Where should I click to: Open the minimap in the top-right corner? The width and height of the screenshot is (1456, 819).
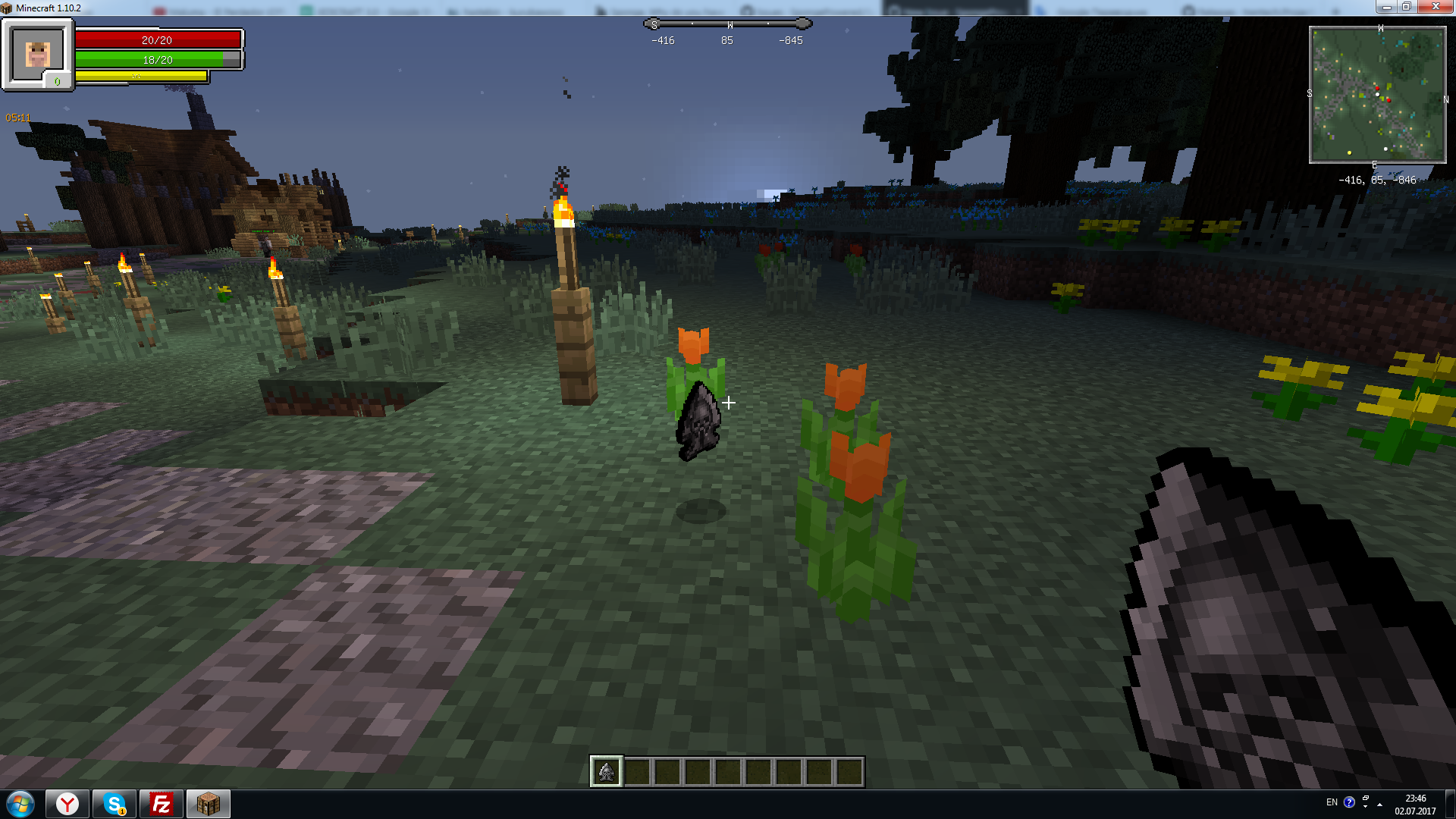pos(1376,95)
